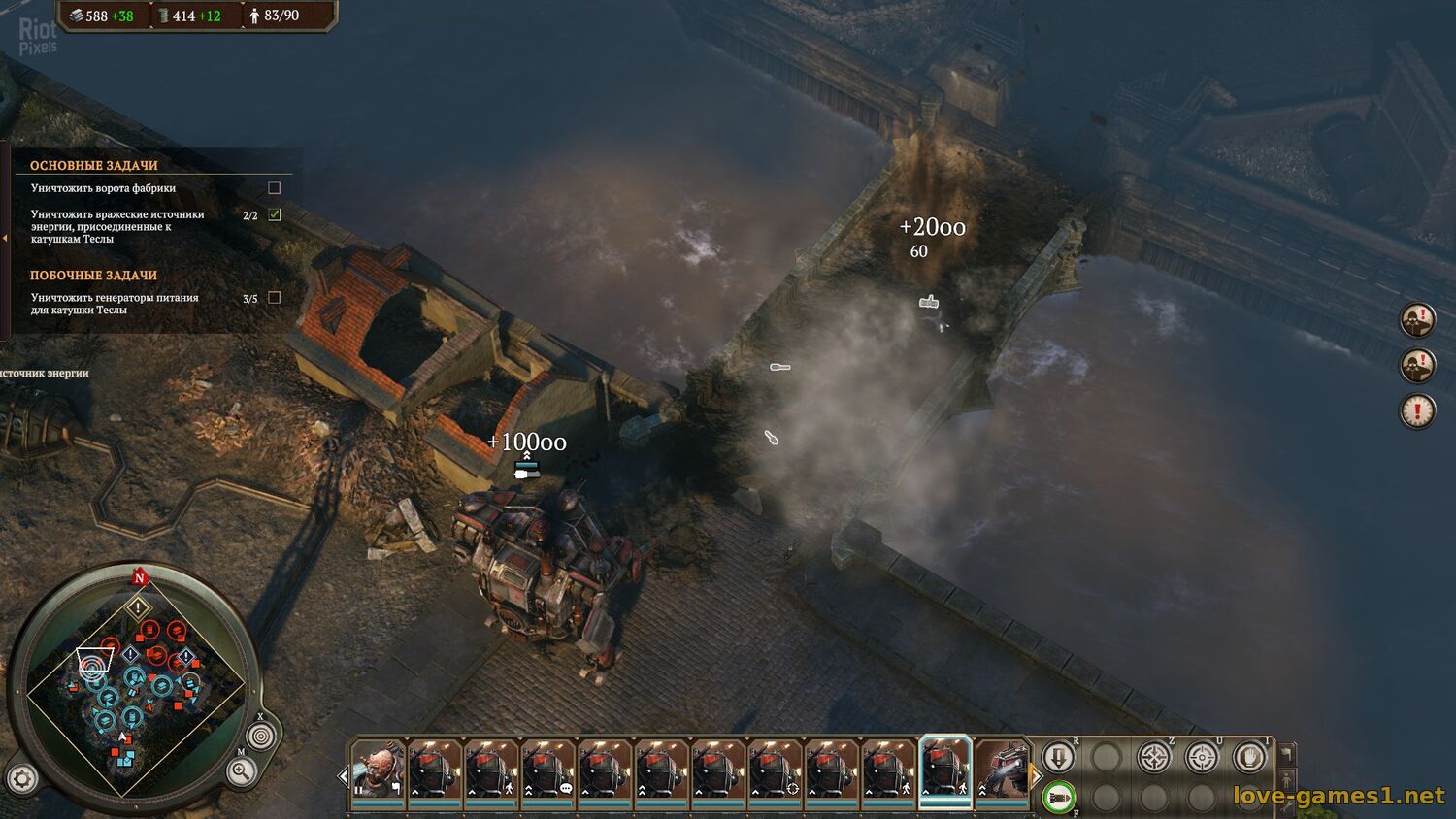Open settings with the gear button
Screen dimensions: 1456x819
coord(22,777)
